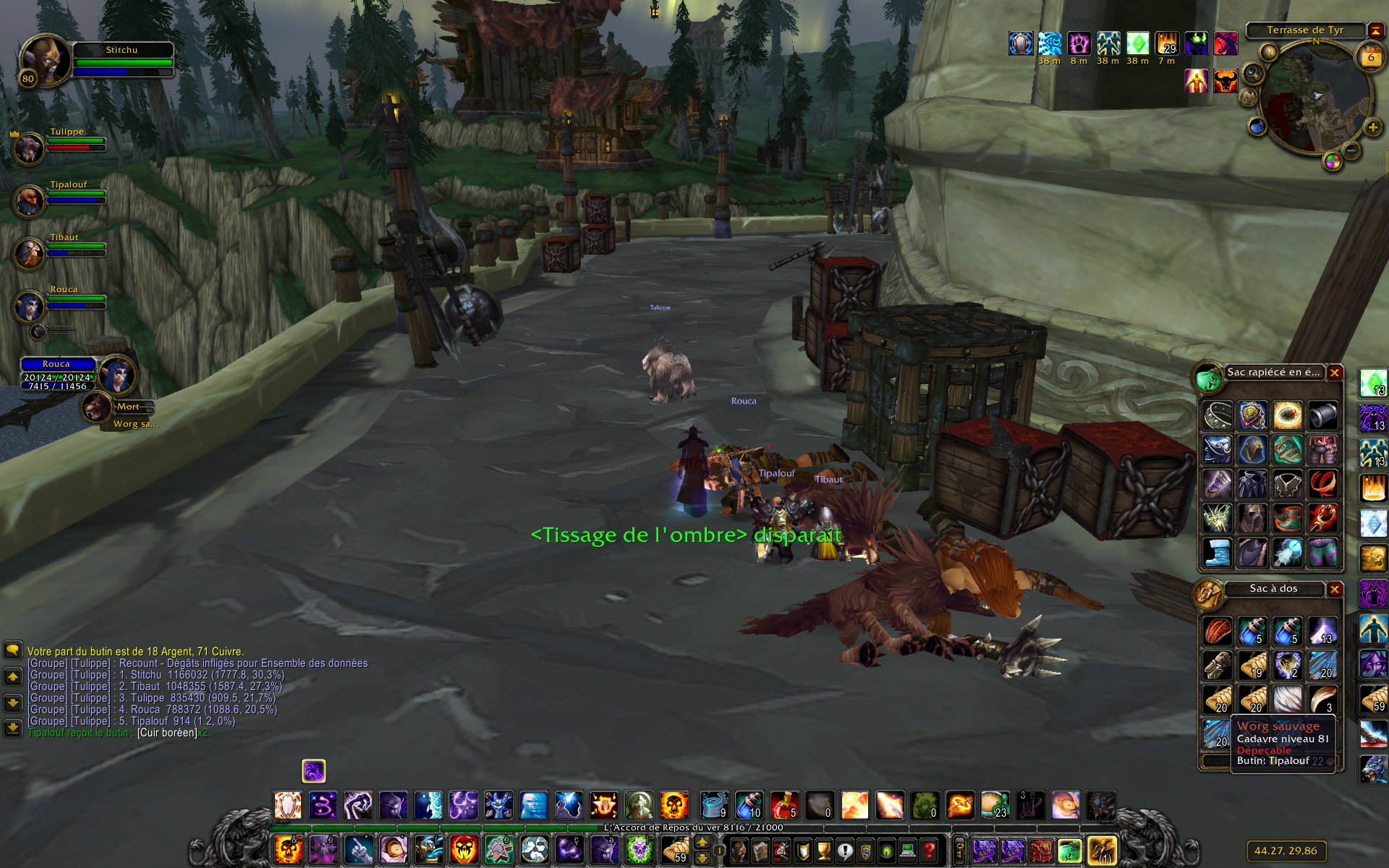Zoom out the minimap
This screenshot has width=1389, height=868.
point(1351,150)
